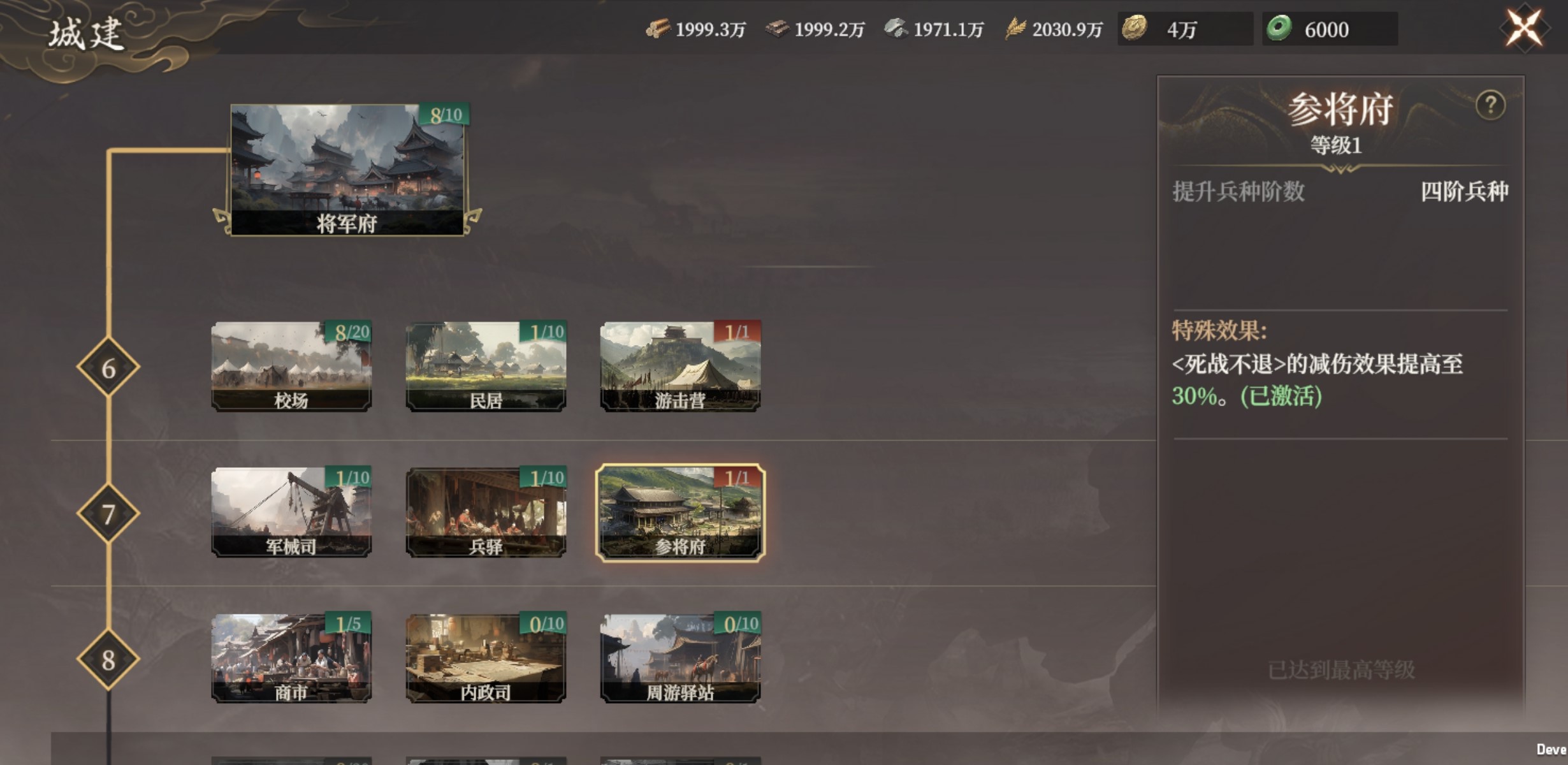Choose the 内政司 building tile
1568x765 pixels.
pyautogui.click(x=486, y=658)
